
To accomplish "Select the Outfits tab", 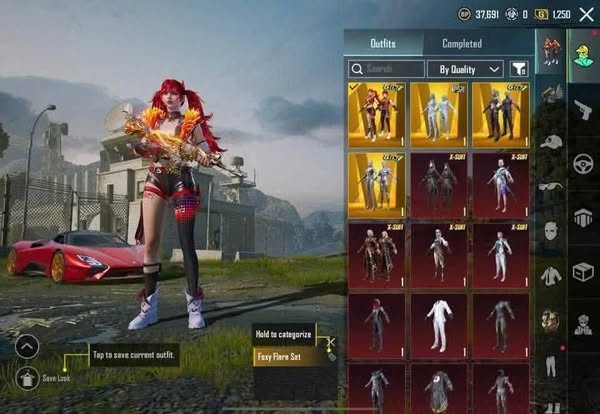I will [384, 43].
